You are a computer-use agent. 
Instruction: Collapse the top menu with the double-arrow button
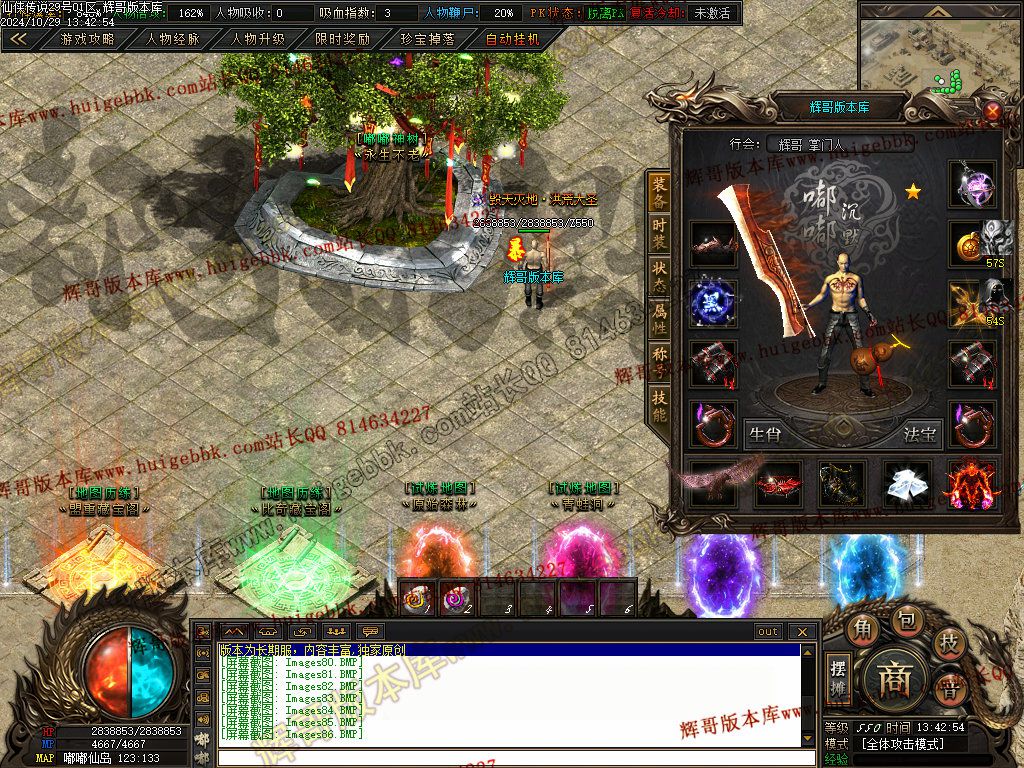tap(19, 40)
